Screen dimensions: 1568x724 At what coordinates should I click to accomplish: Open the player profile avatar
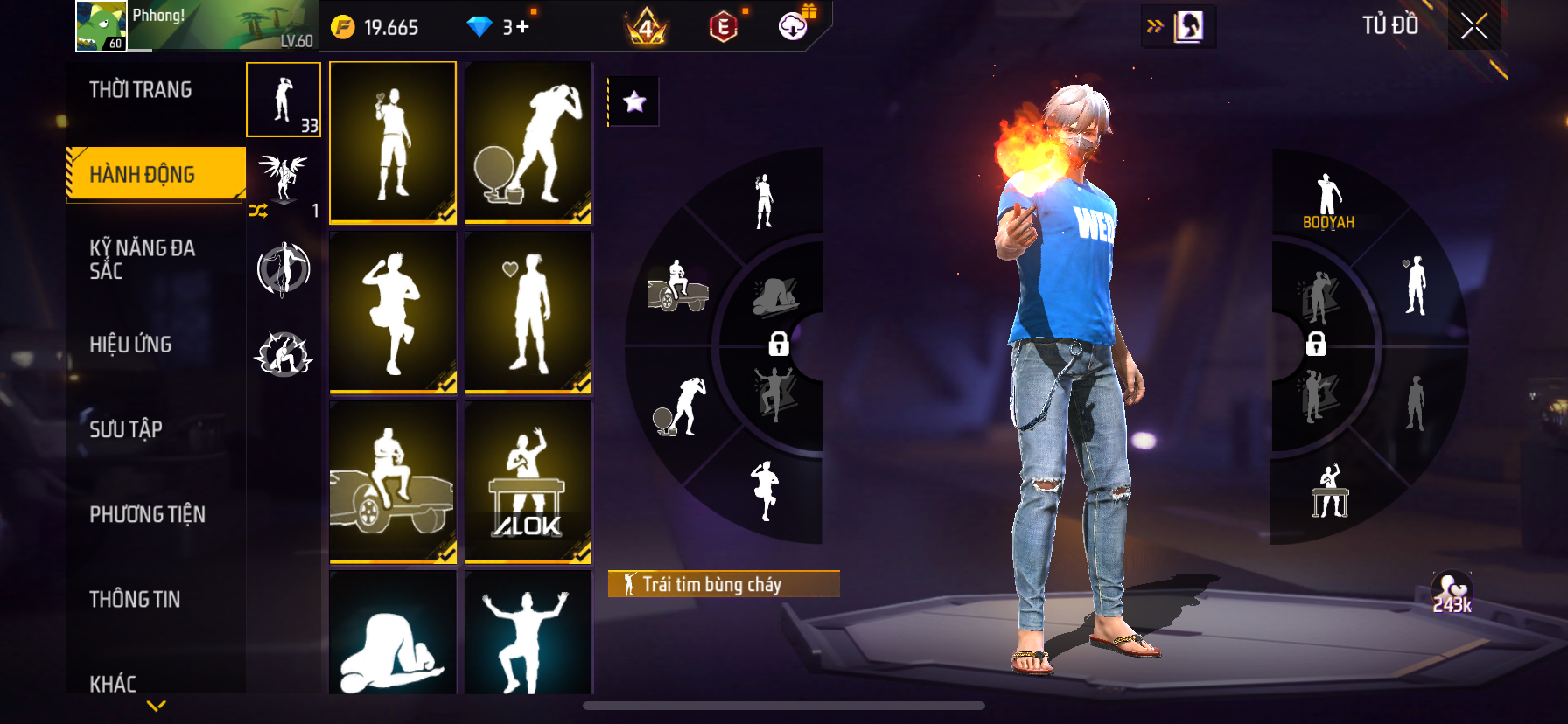coord(101,25)
